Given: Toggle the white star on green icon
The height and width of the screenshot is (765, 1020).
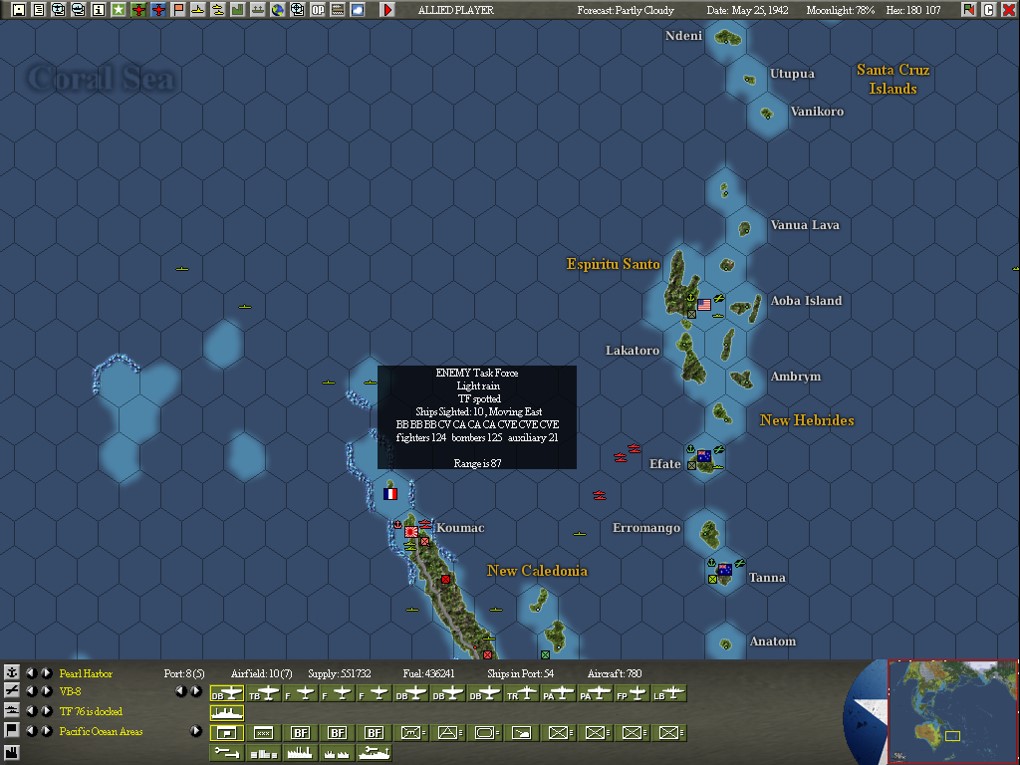Looking at the screenshot, I should click(x=118, y=10).
